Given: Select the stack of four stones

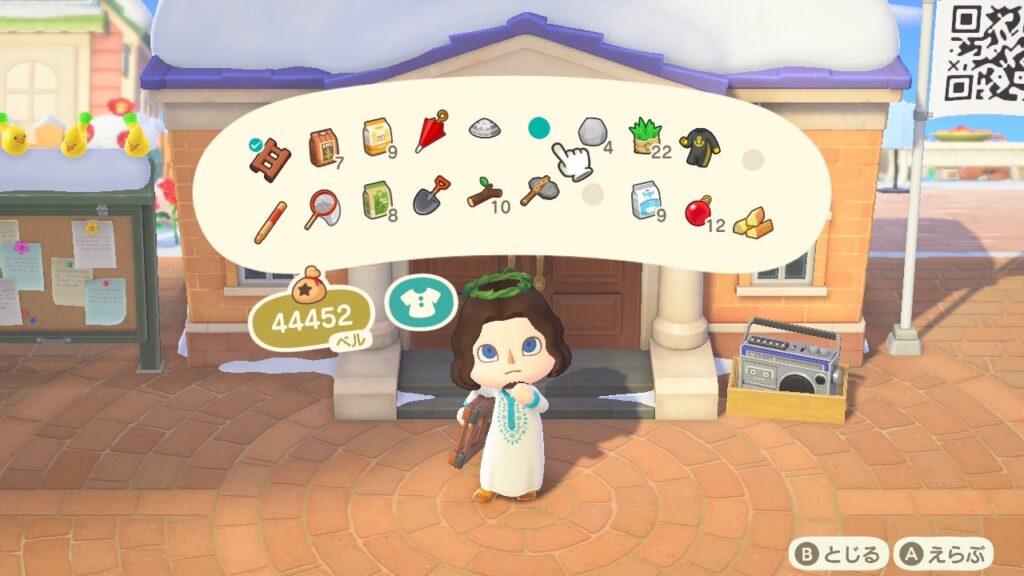Looking at the screenshot, I should (591, 132).
